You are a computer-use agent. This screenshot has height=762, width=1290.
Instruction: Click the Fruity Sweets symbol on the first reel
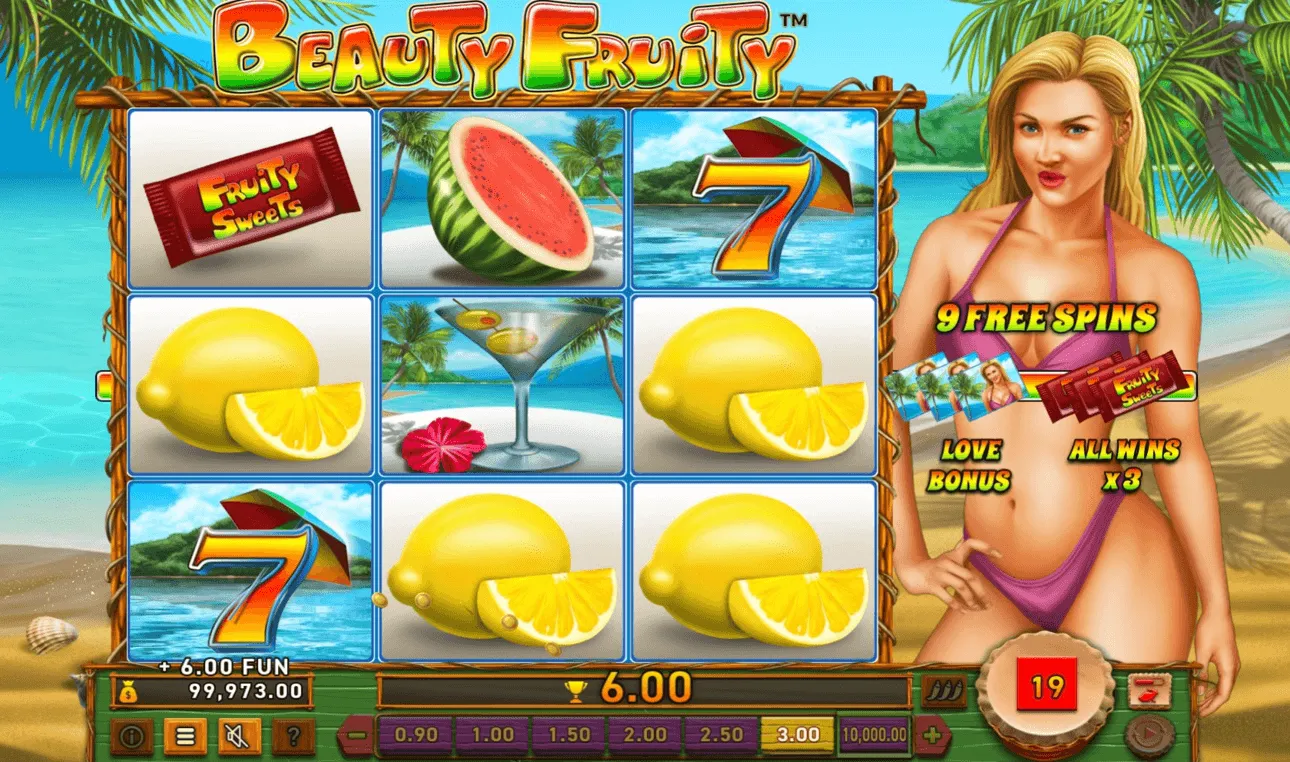click(x=250, y=198)
